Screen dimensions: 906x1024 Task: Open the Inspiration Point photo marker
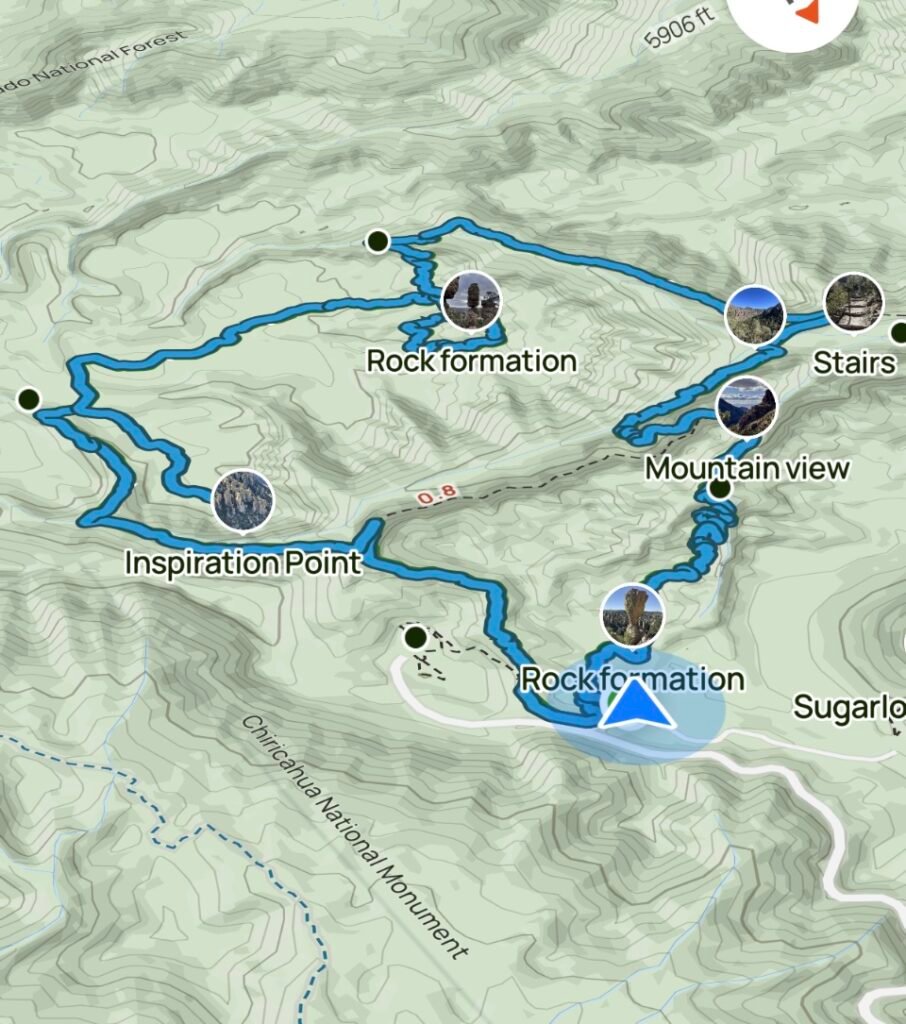pos(242,499)
